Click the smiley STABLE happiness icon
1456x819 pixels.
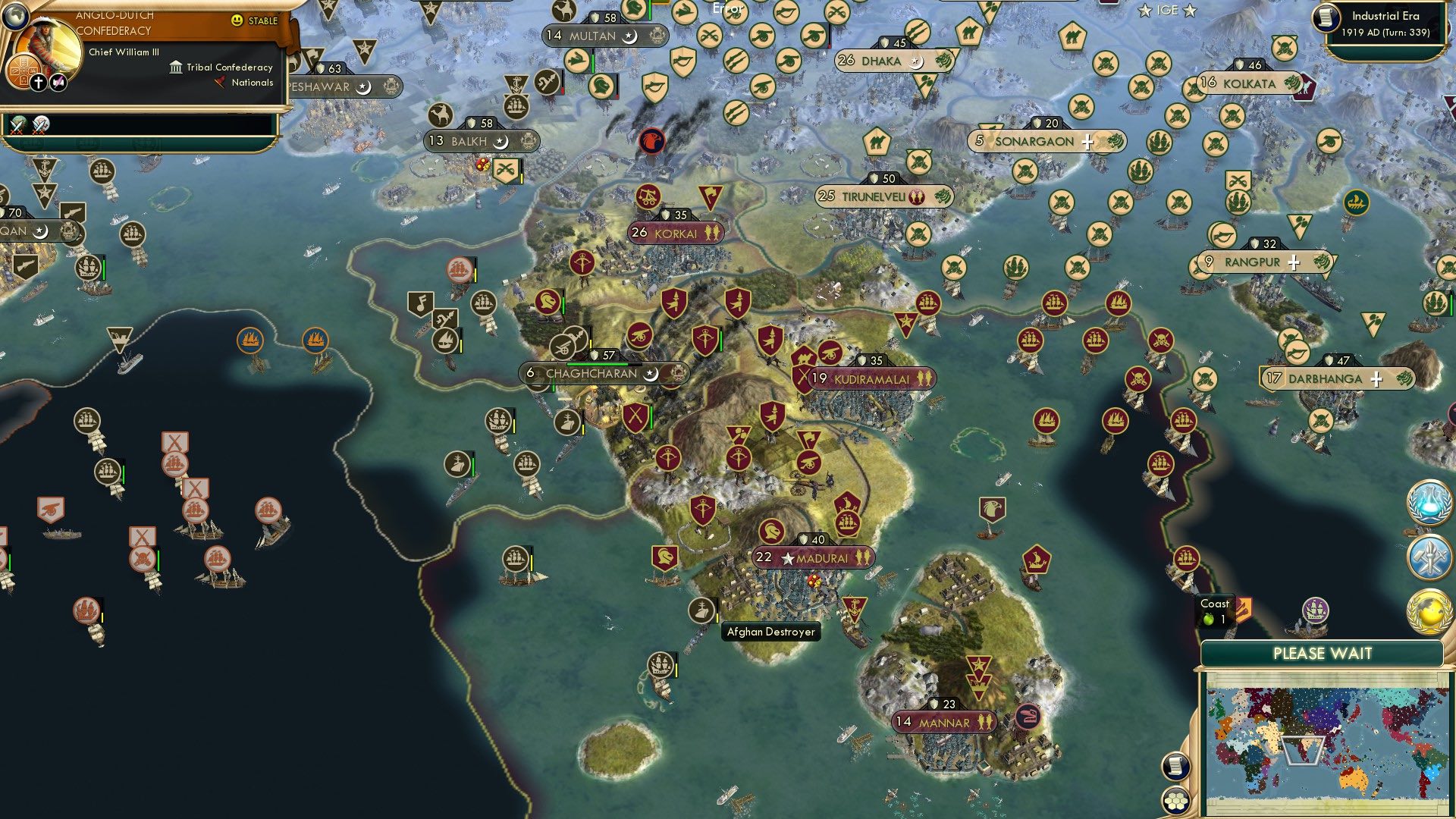[238, 21]
